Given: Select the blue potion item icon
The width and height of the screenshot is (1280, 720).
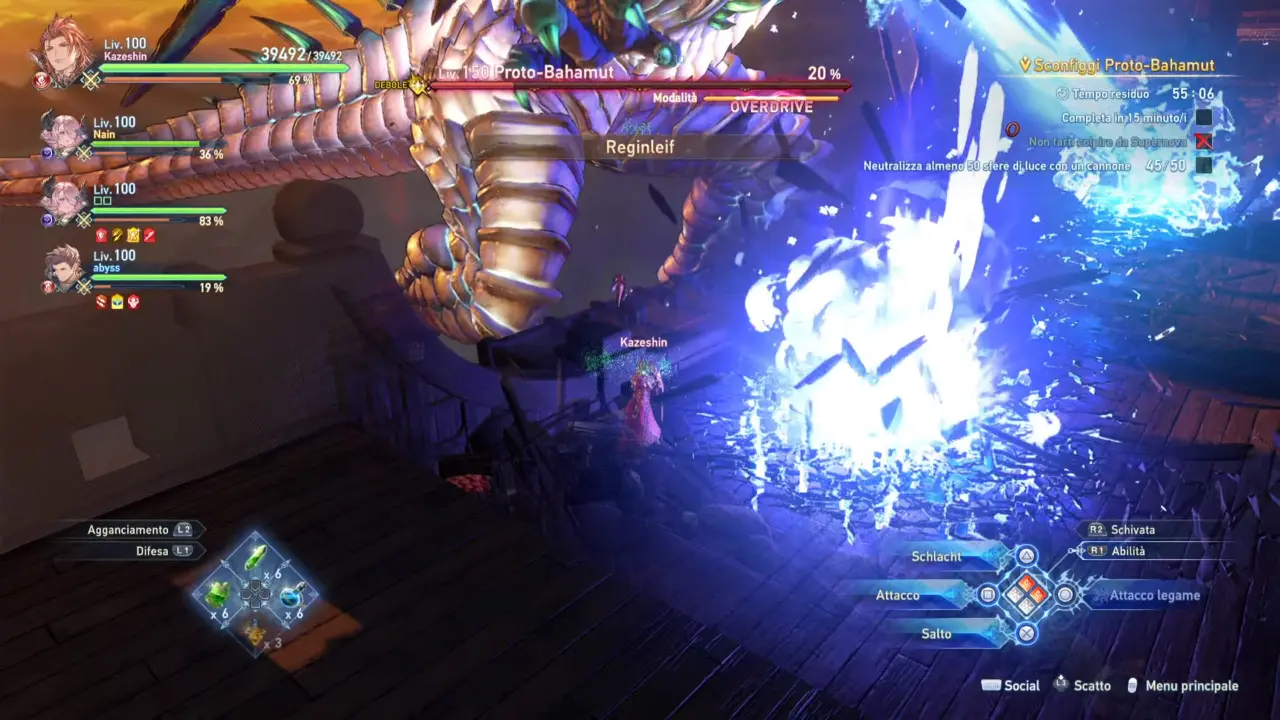Looking at the screenshot, I should tap(290, 597).
